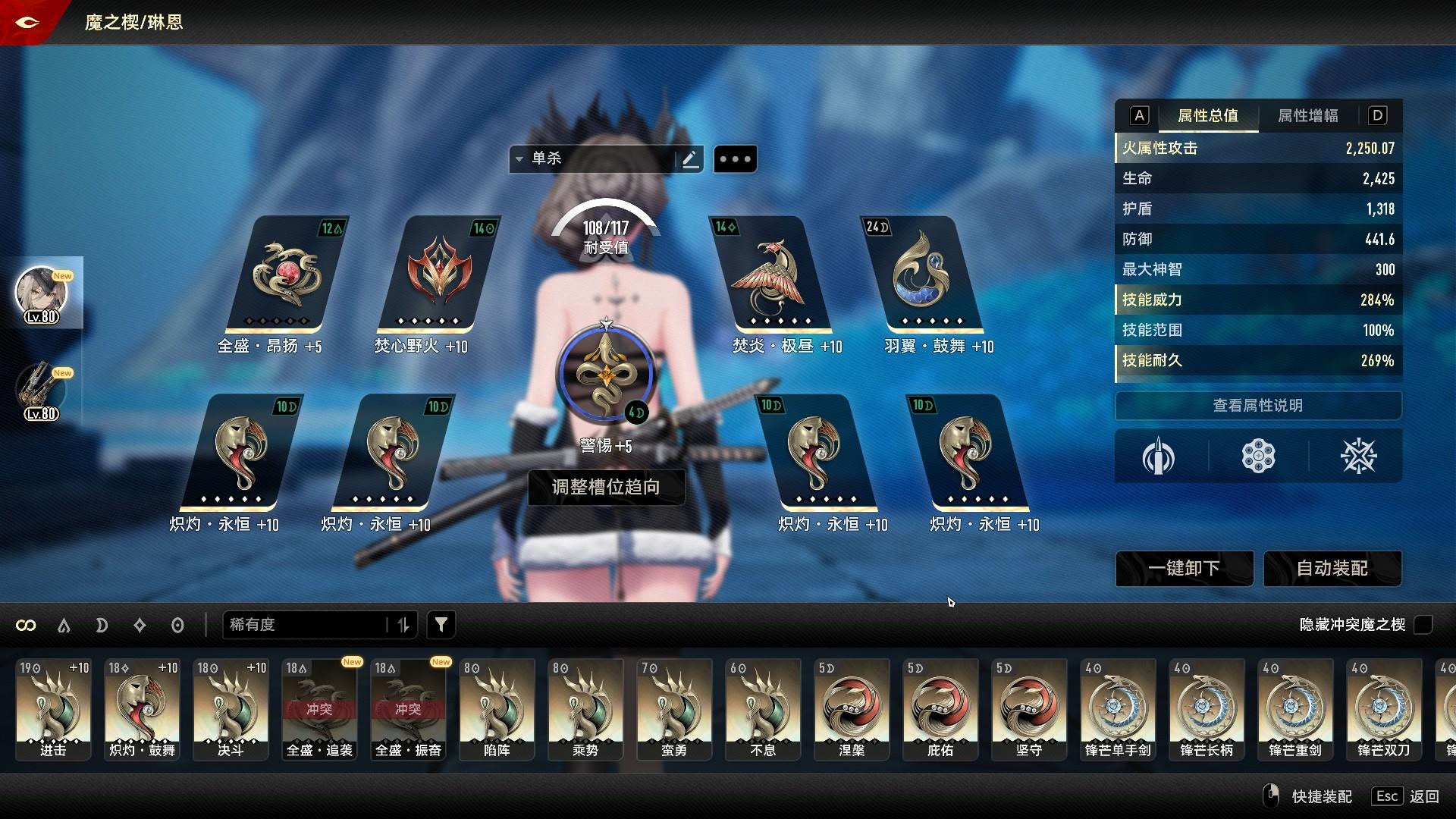Go back using the red arrow button
Screen dimensions: 1456x819
[x=27, y=22]
